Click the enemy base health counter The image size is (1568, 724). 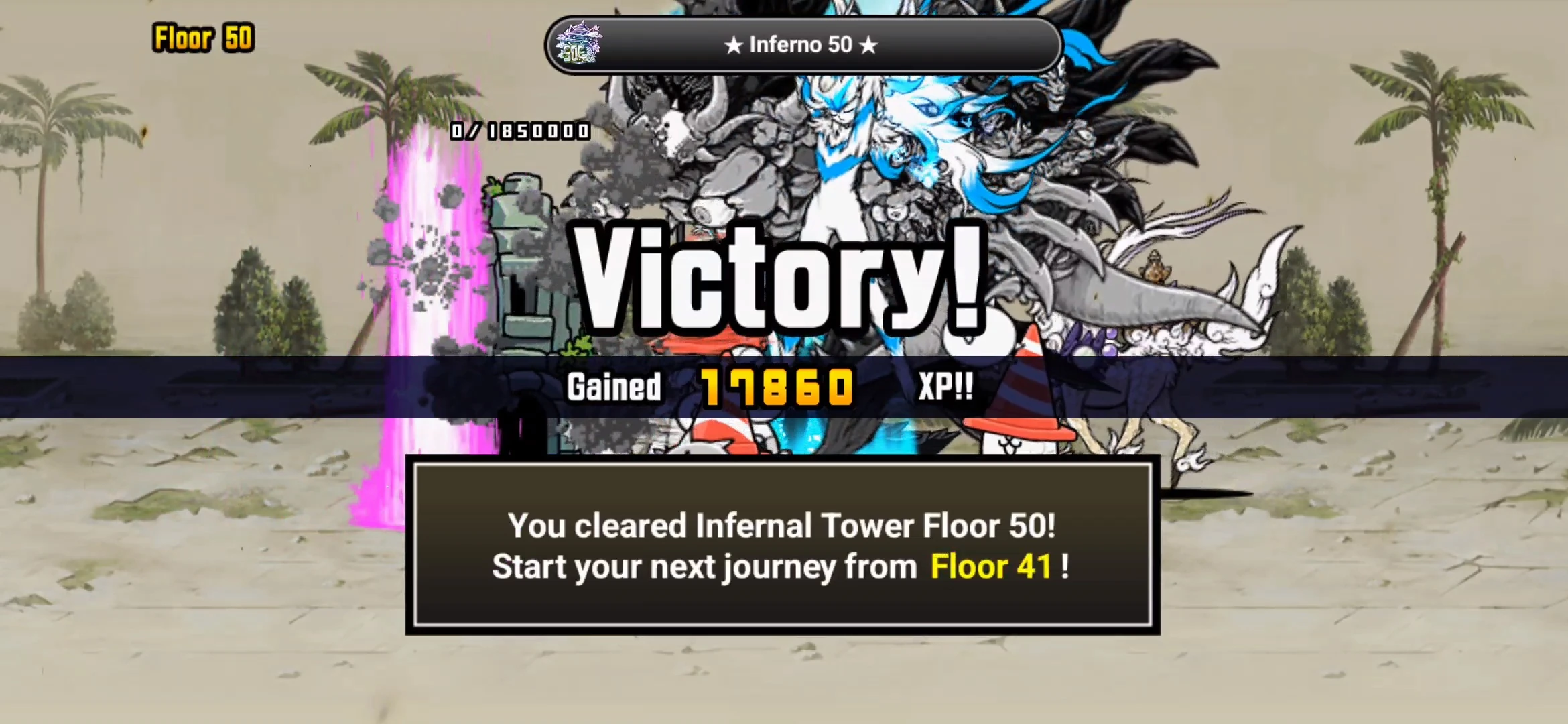pyautogui.click(x=519, y=132)
